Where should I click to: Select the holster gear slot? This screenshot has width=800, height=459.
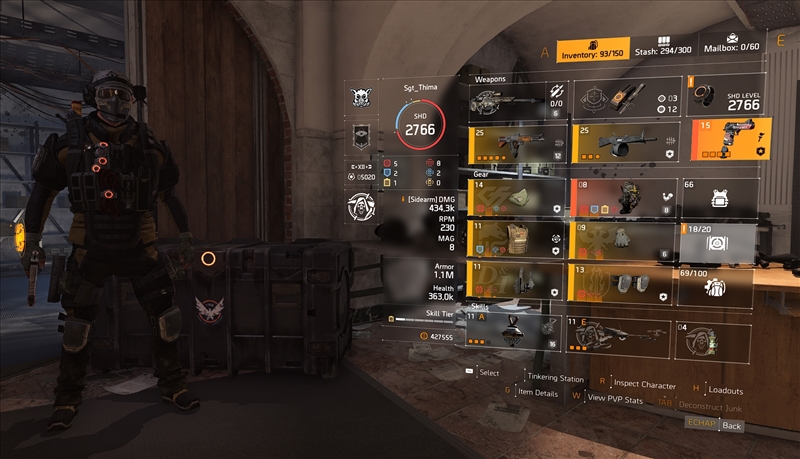point(518,284)
